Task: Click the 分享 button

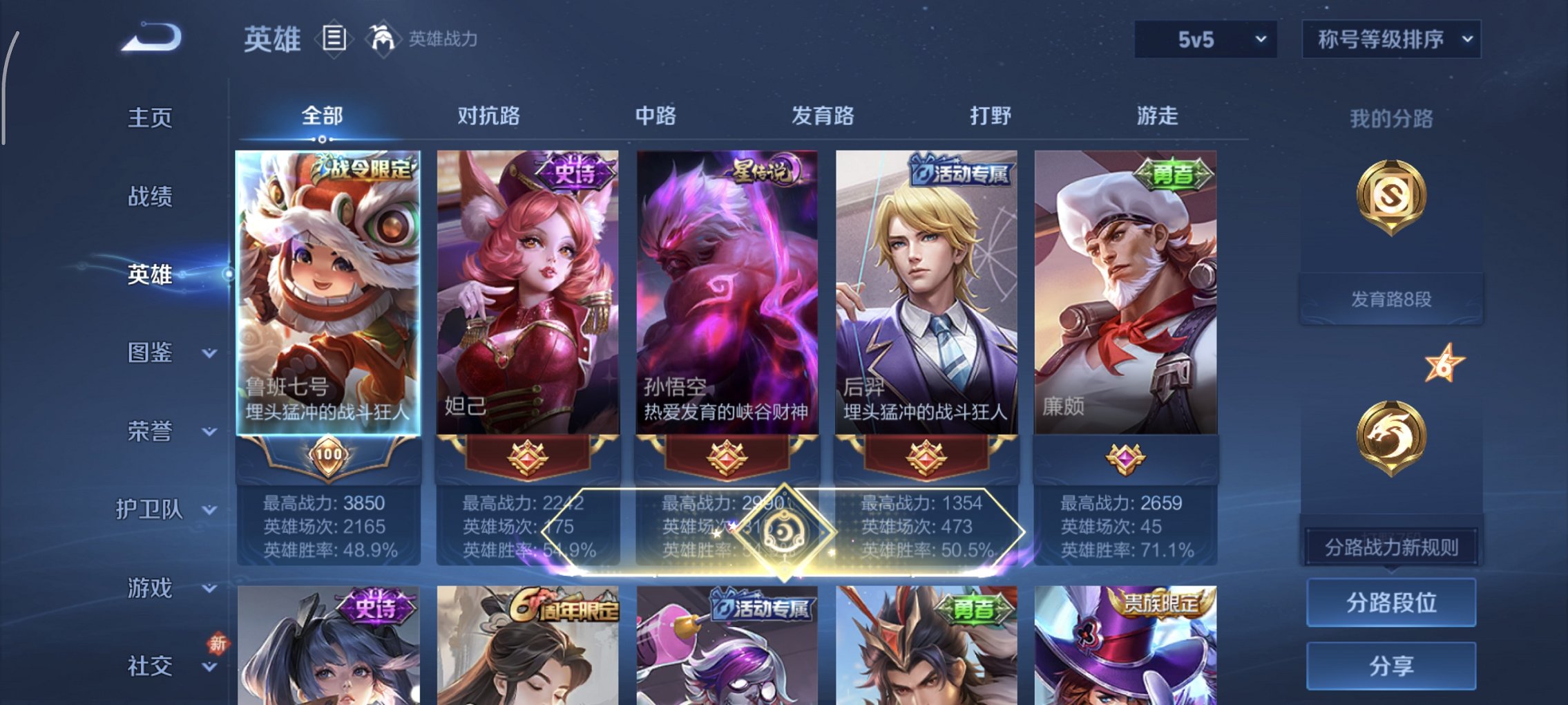Action: pos(1390,662)
